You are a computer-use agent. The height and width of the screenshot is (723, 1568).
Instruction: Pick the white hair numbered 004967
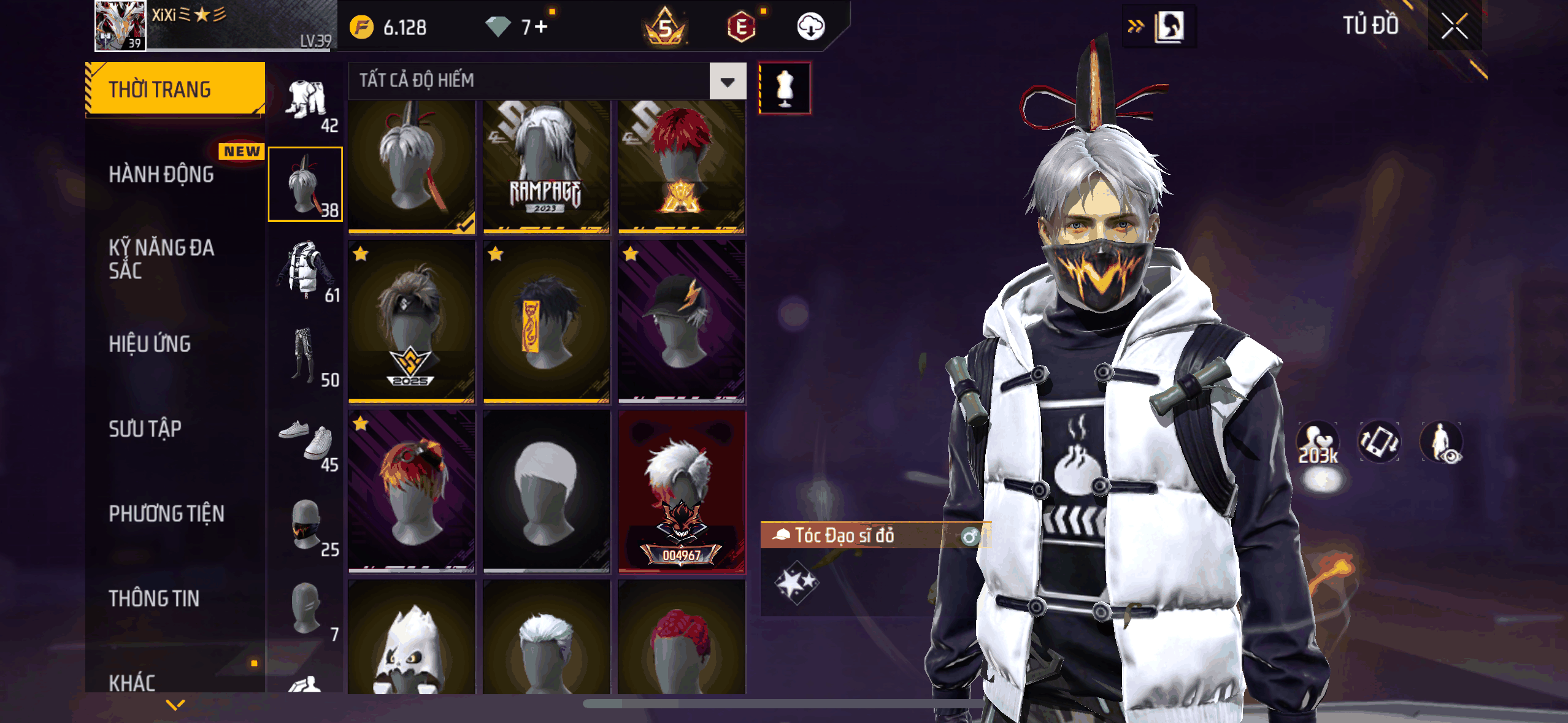681,492
